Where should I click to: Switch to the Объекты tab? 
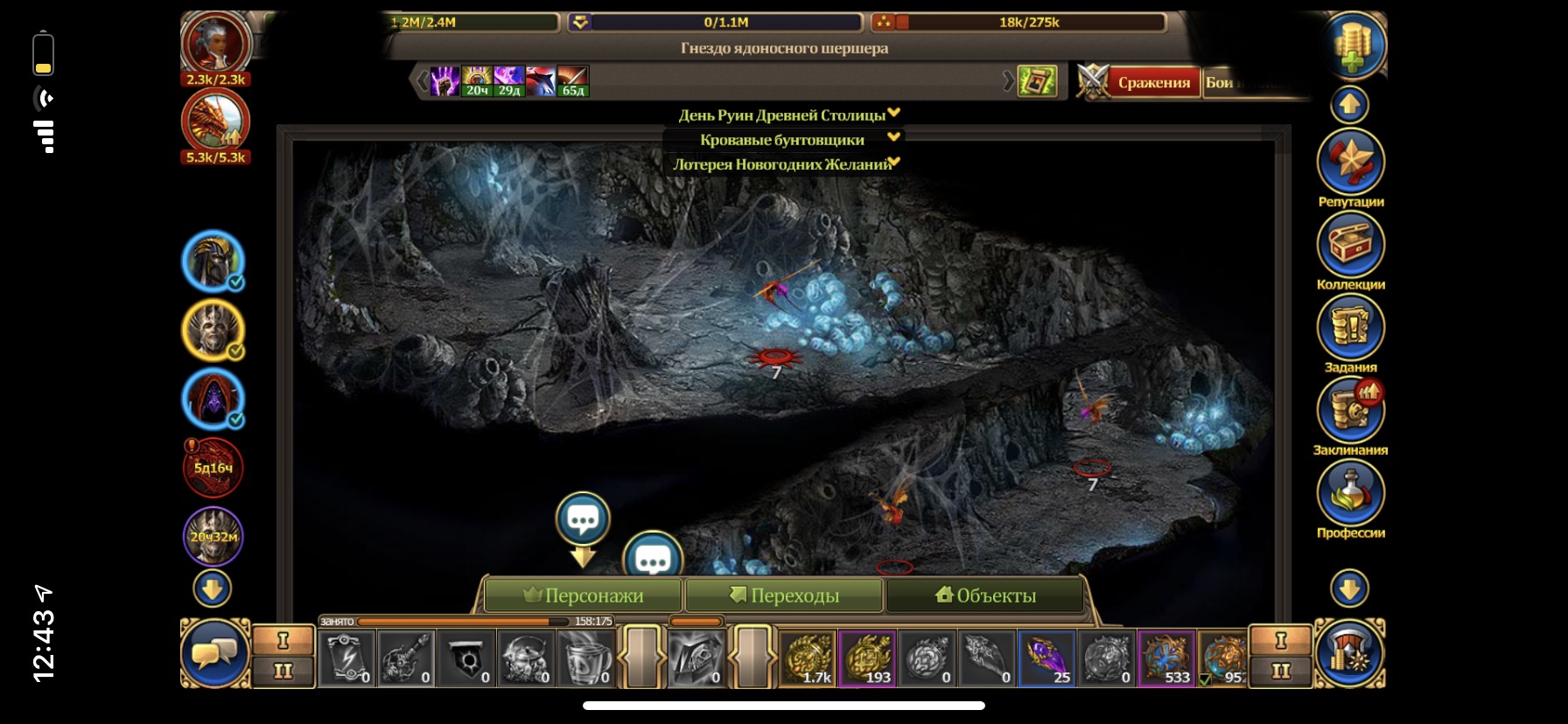point(985,595)
